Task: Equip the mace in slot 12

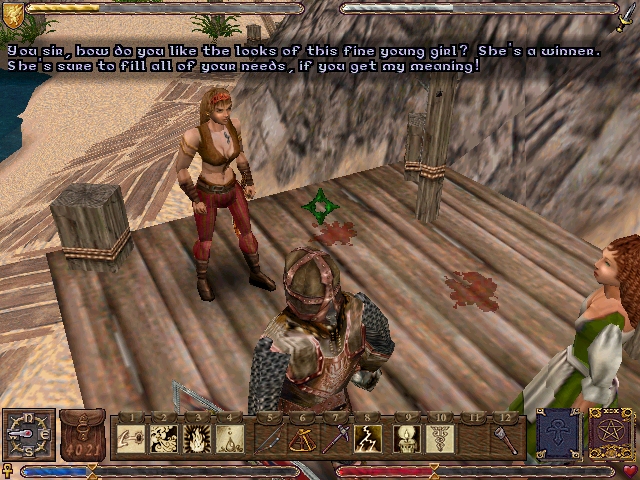Action: pyautogui.click(x=507, y=438)
